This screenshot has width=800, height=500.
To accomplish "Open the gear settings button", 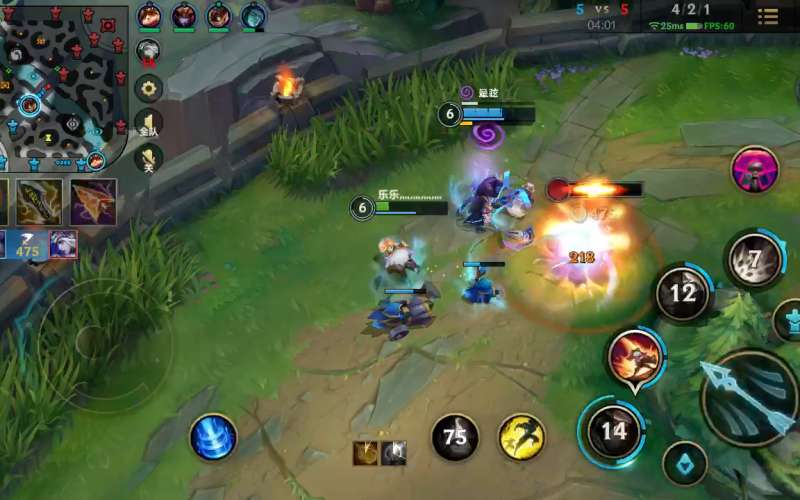I will coord(149,88).
